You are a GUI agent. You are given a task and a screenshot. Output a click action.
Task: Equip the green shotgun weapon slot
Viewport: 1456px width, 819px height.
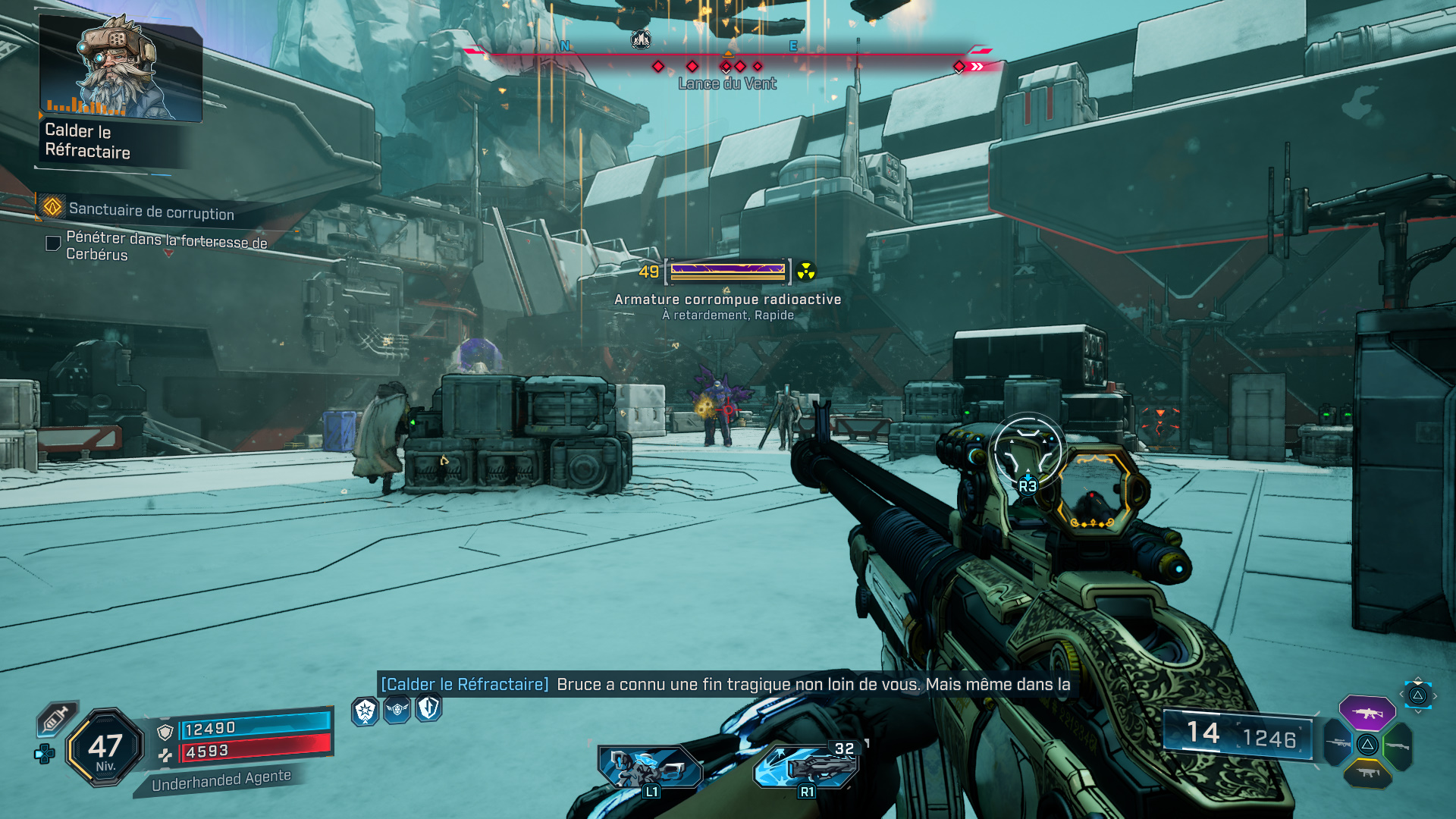tap(1398, 746)
